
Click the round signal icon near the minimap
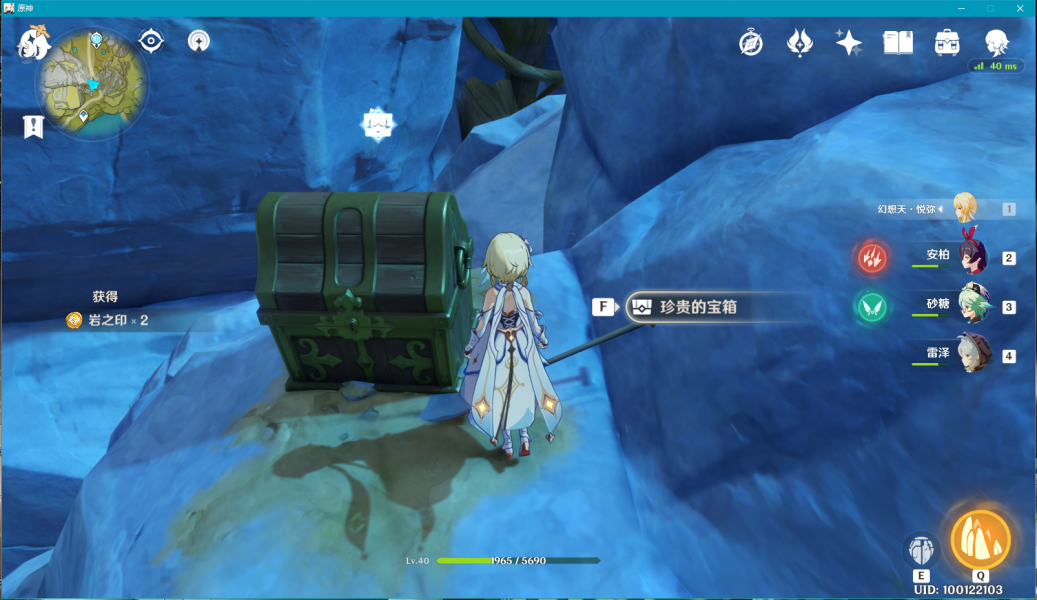pyautogui.click(x=199, y=41)
